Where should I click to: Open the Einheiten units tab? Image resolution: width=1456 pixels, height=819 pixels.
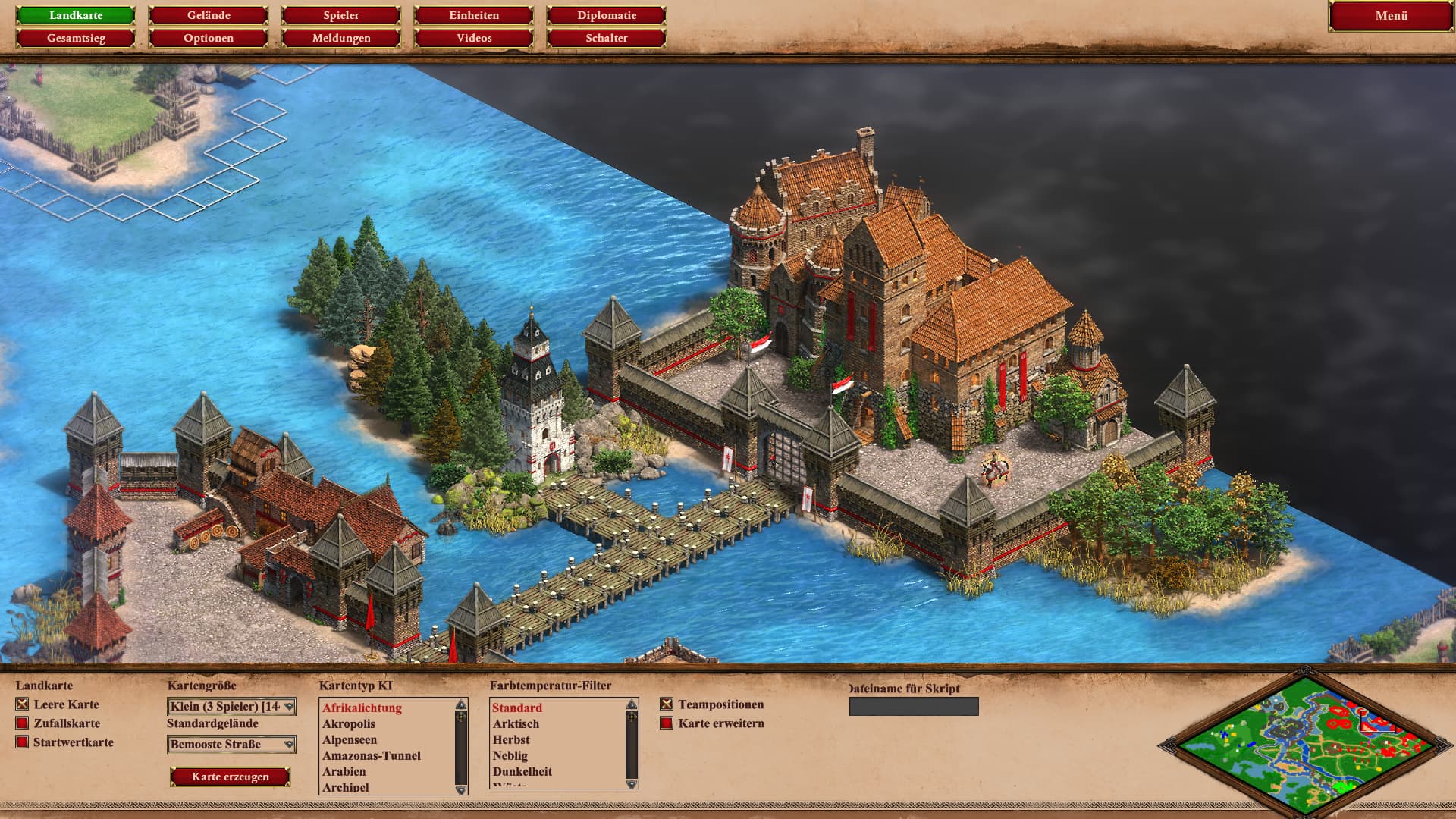tap(474, 15)
